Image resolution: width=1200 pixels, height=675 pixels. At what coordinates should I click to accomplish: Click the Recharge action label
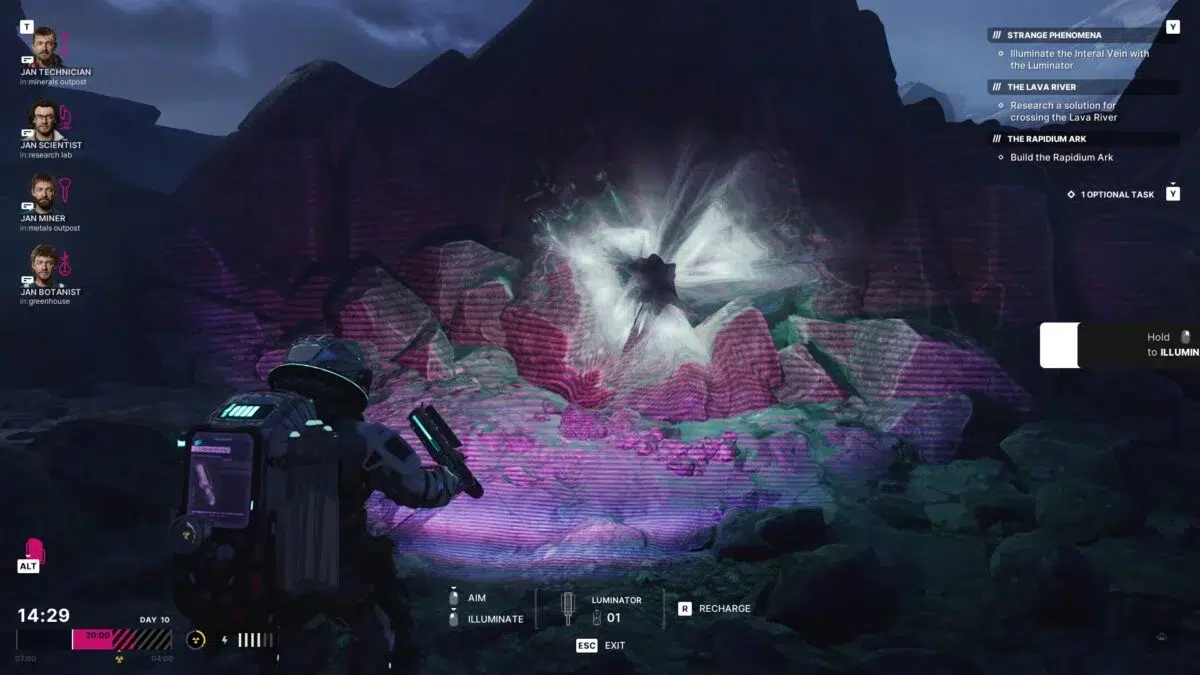726,608
